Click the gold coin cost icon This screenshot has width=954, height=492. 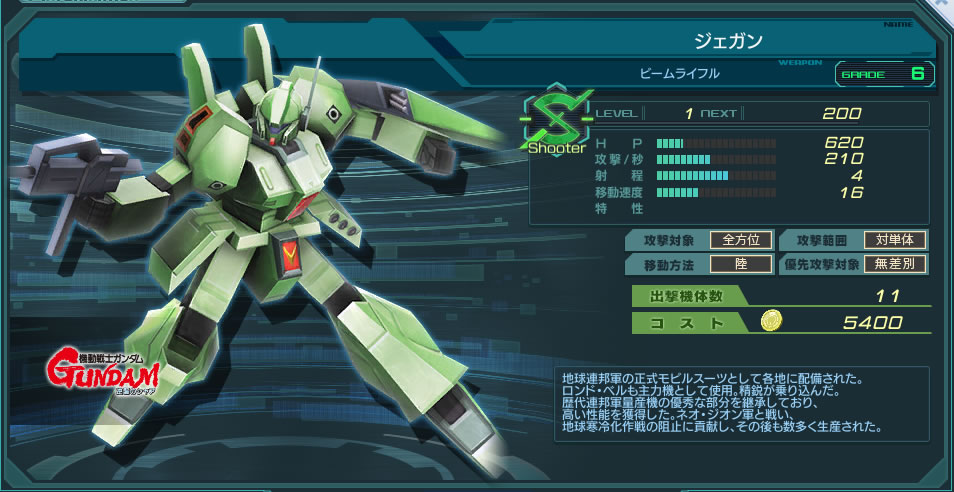tap(770, 322)
